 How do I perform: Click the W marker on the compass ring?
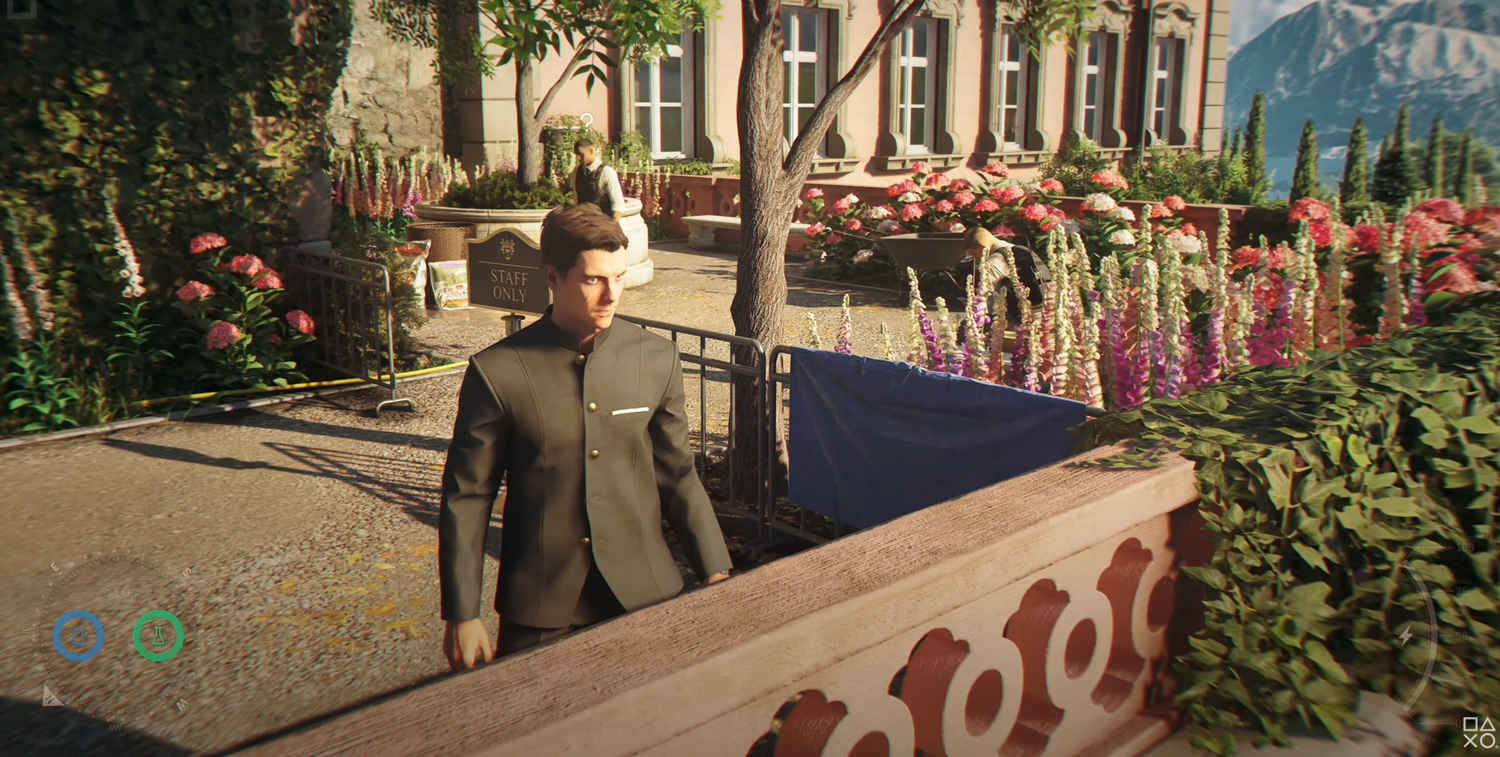[180, 703]
